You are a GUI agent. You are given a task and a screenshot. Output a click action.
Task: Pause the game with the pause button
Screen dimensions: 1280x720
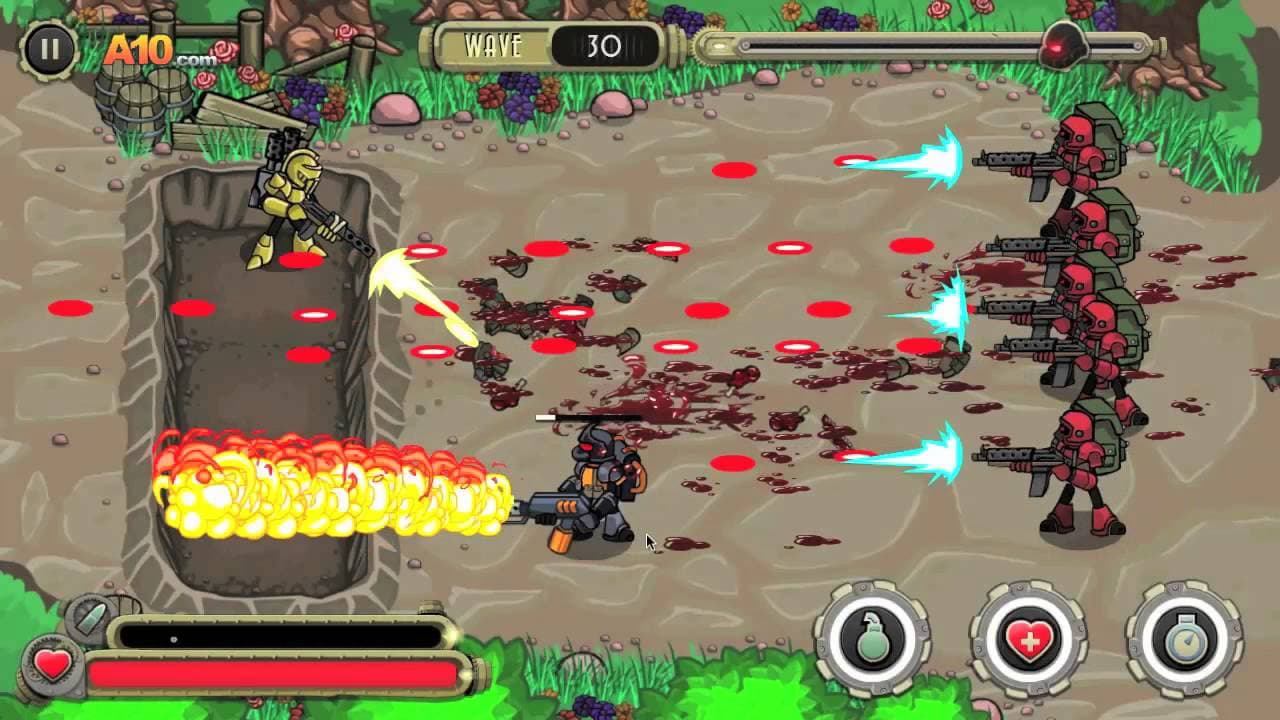[x=48, y=47]
